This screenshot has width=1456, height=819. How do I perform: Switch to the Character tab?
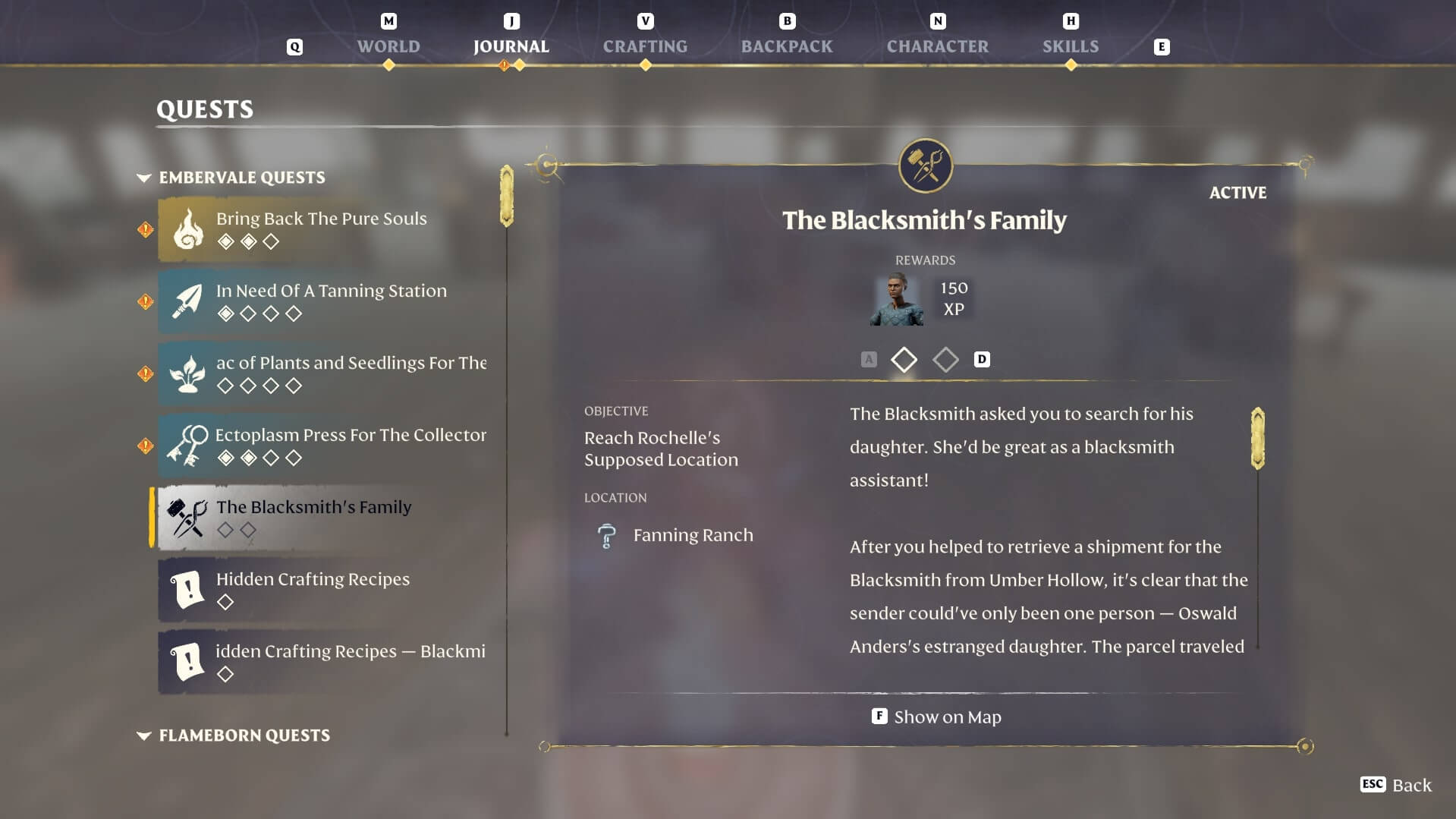tap(937, 46)
